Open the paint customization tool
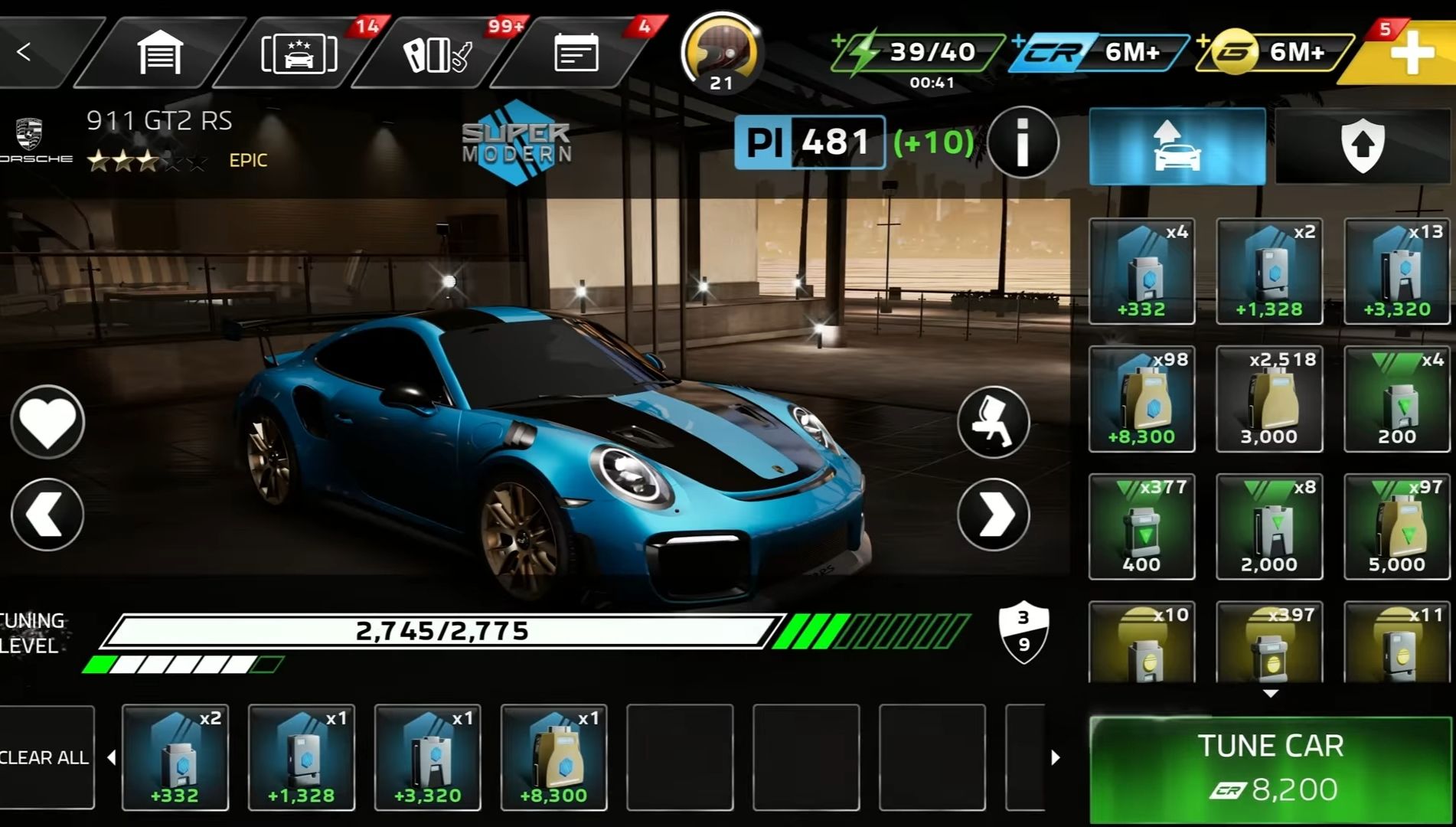This screenshot has height=827, width=1456. [x=993, y=422]
